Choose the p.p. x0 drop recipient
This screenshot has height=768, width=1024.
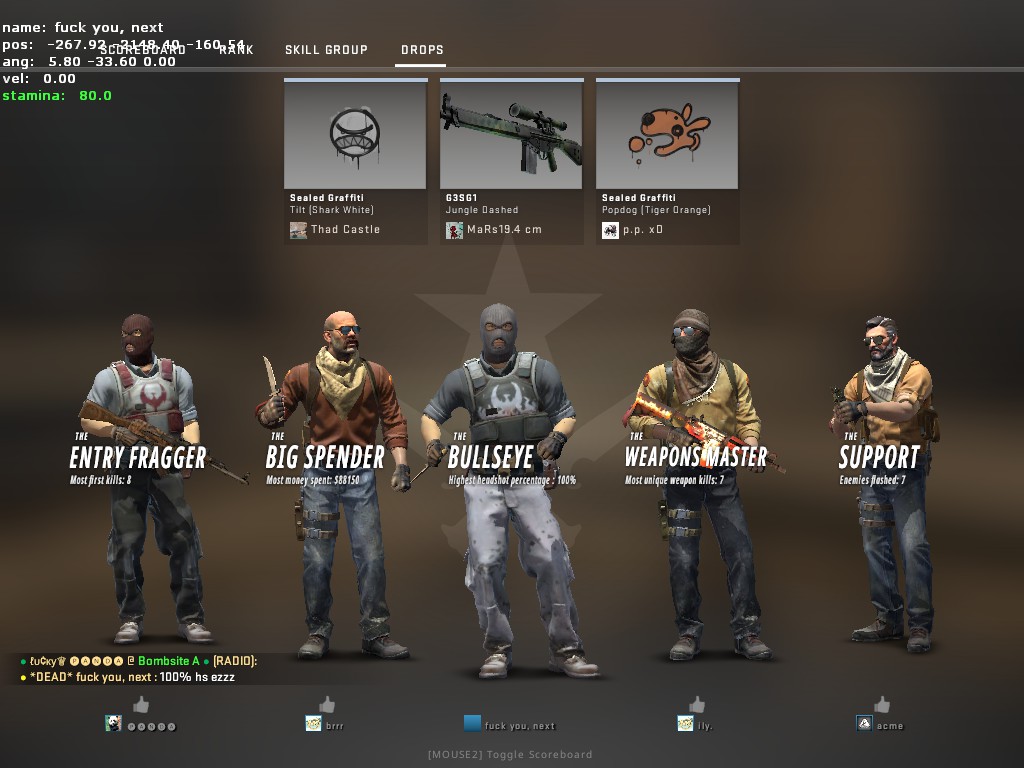pyautogui.click(x=642, y=230)
